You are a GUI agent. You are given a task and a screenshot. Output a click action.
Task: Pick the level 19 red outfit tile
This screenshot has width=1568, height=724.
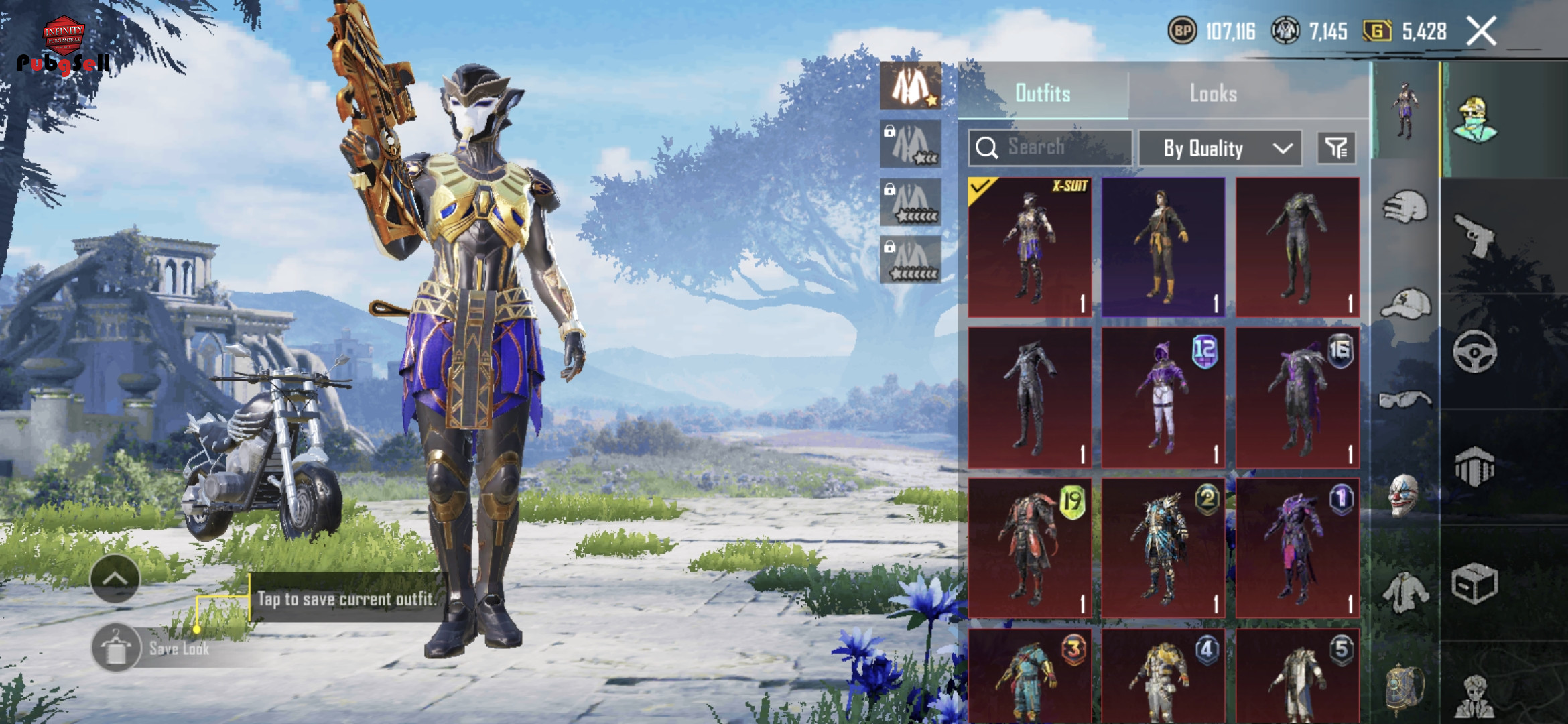point(1029,548)
